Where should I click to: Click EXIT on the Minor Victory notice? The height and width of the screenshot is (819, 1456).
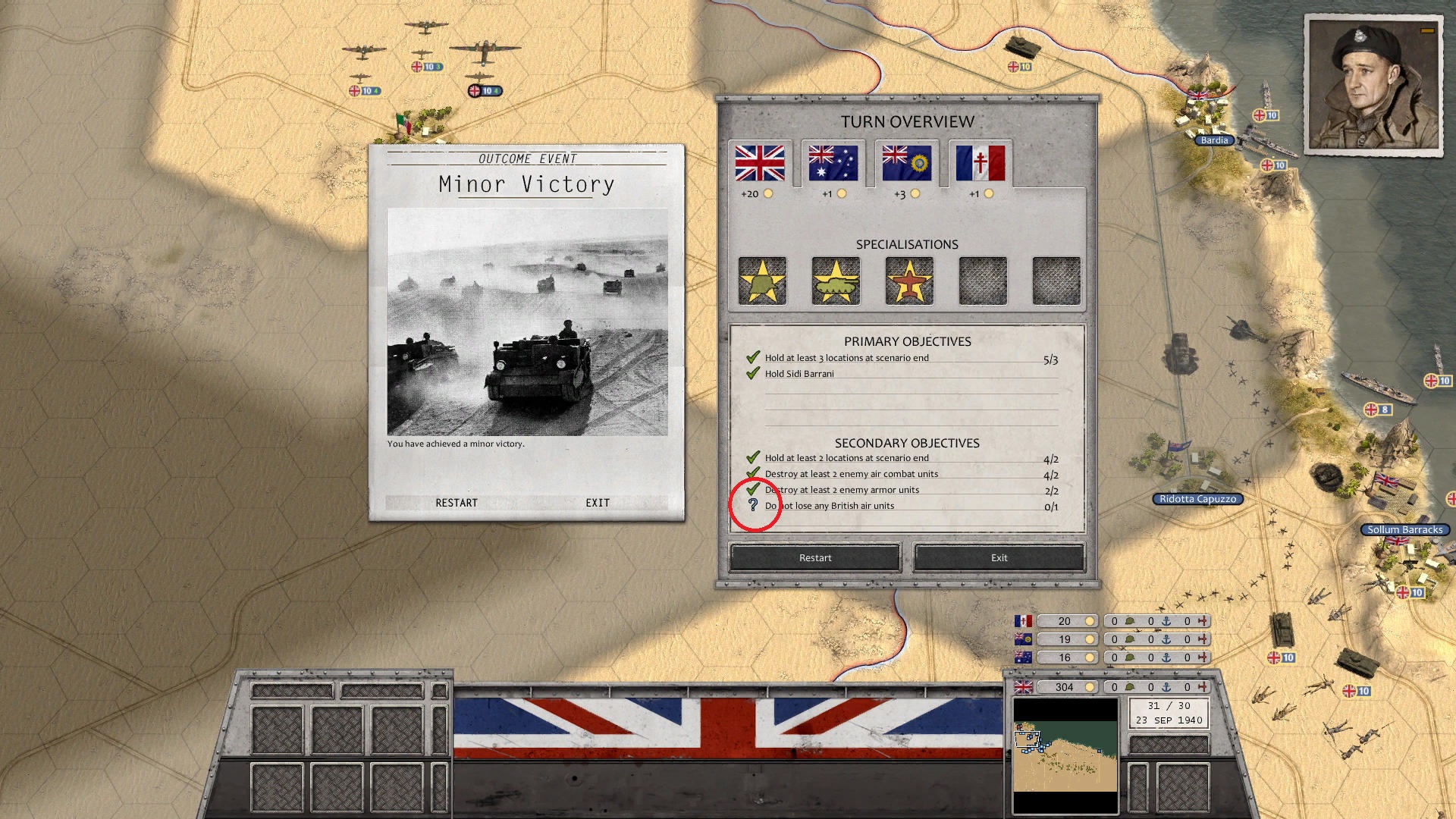click(x=598, y=503)
